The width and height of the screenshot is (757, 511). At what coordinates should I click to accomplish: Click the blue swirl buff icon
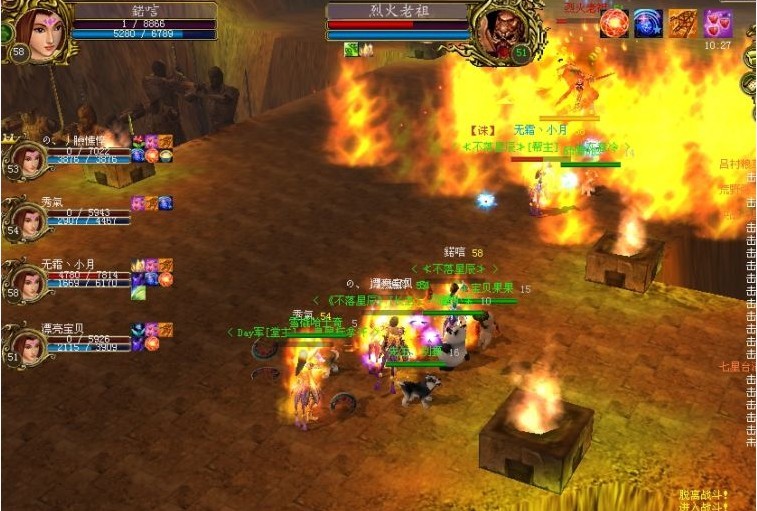tap(648, 23)
